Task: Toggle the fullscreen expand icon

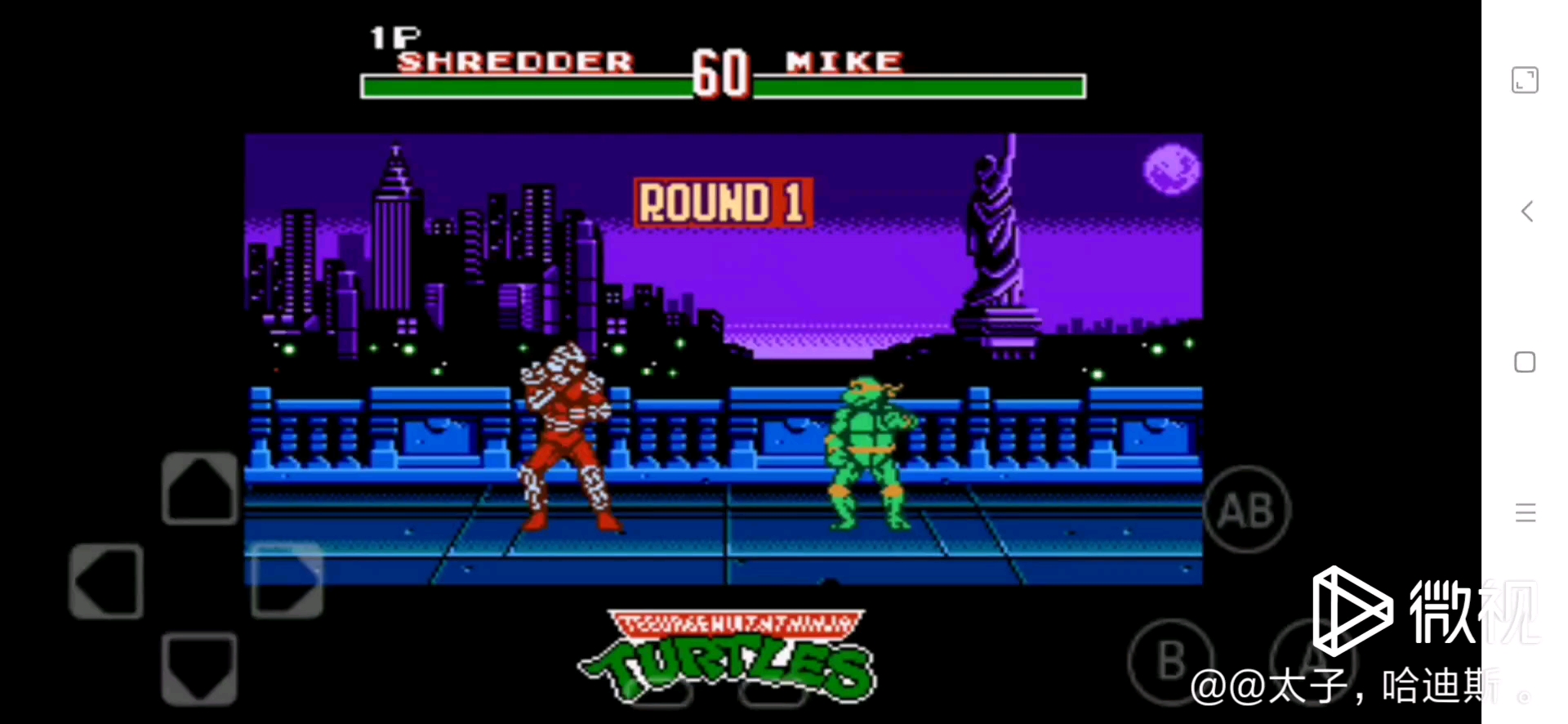Action: click(1525, 80)
